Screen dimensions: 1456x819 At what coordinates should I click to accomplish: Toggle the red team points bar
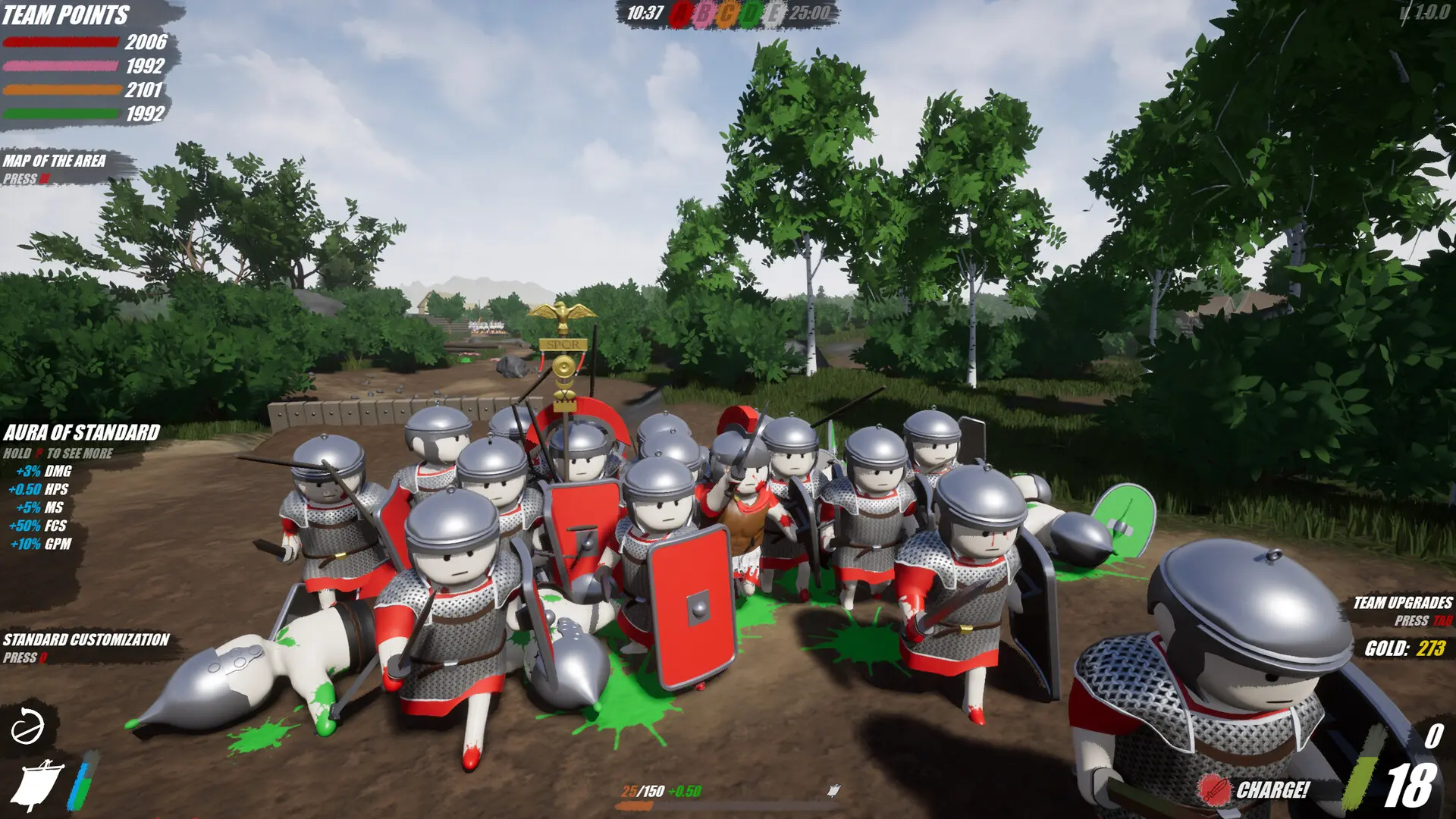(x=61, y=42)
